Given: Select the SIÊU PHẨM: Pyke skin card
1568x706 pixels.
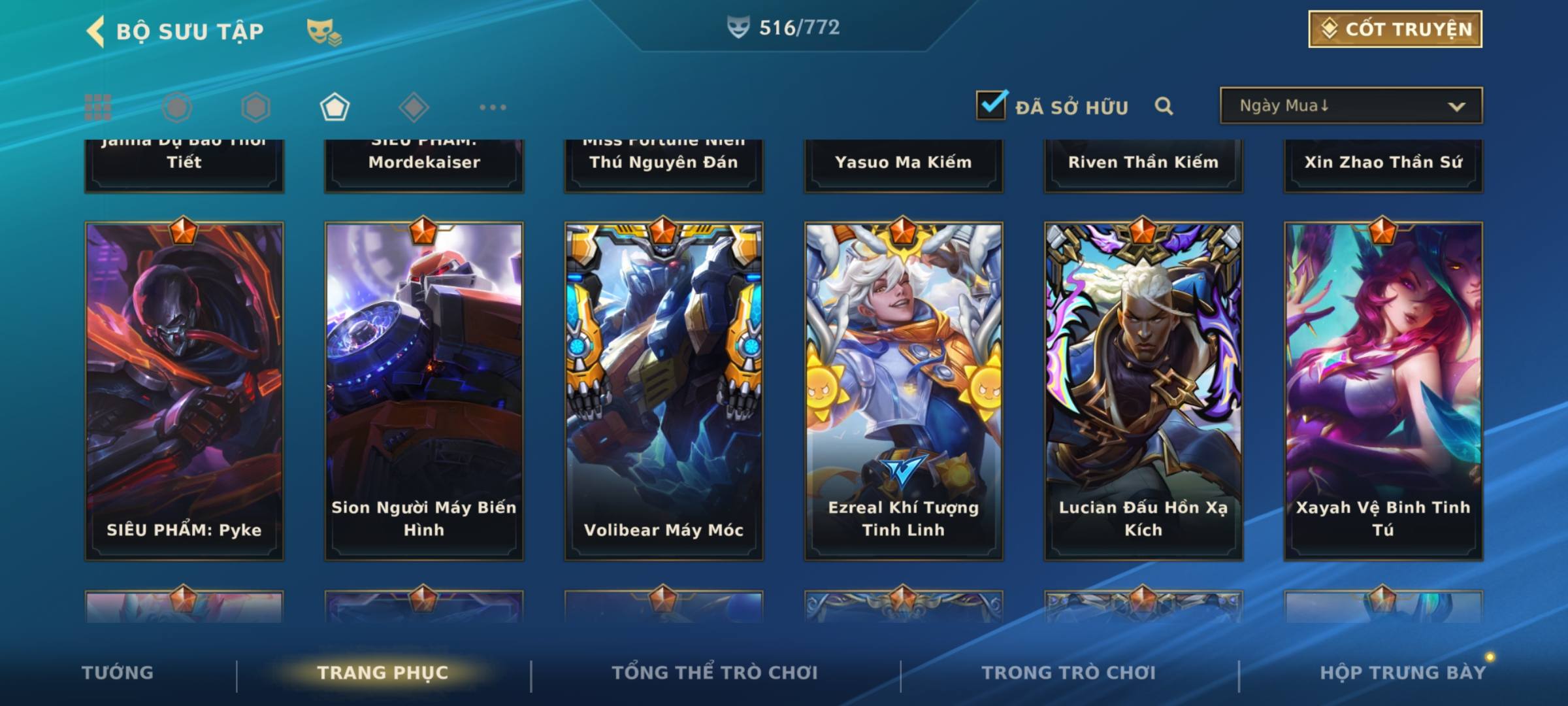Looking at the screenshot, I should pyautogui.click(x=184, y=391).
